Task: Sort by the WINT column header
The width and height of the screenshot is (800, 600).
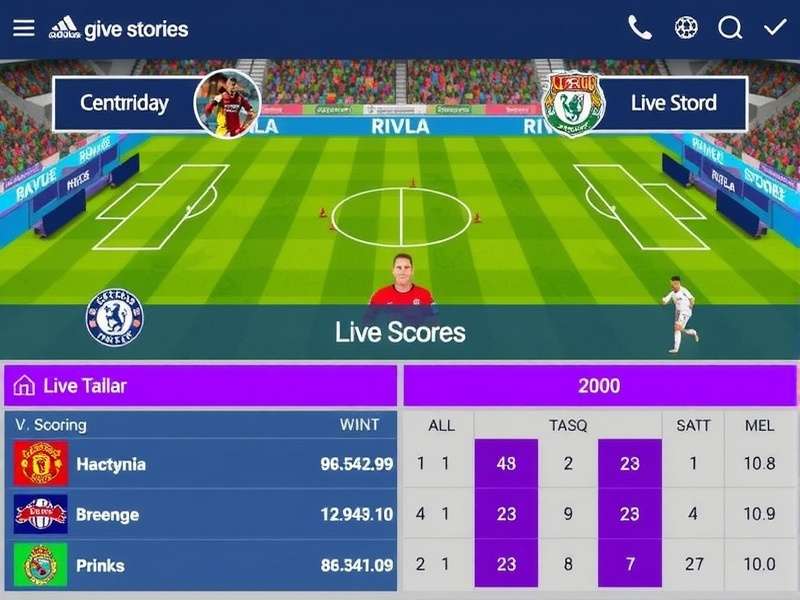Action: point(359,425)
